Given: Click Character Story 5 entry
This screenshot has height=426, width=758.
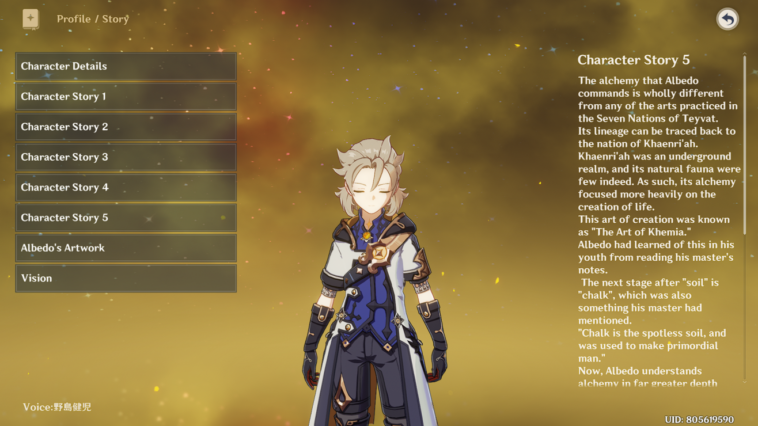Looking at the screenshot, I should pyautogui.click(x=126, y=217).
